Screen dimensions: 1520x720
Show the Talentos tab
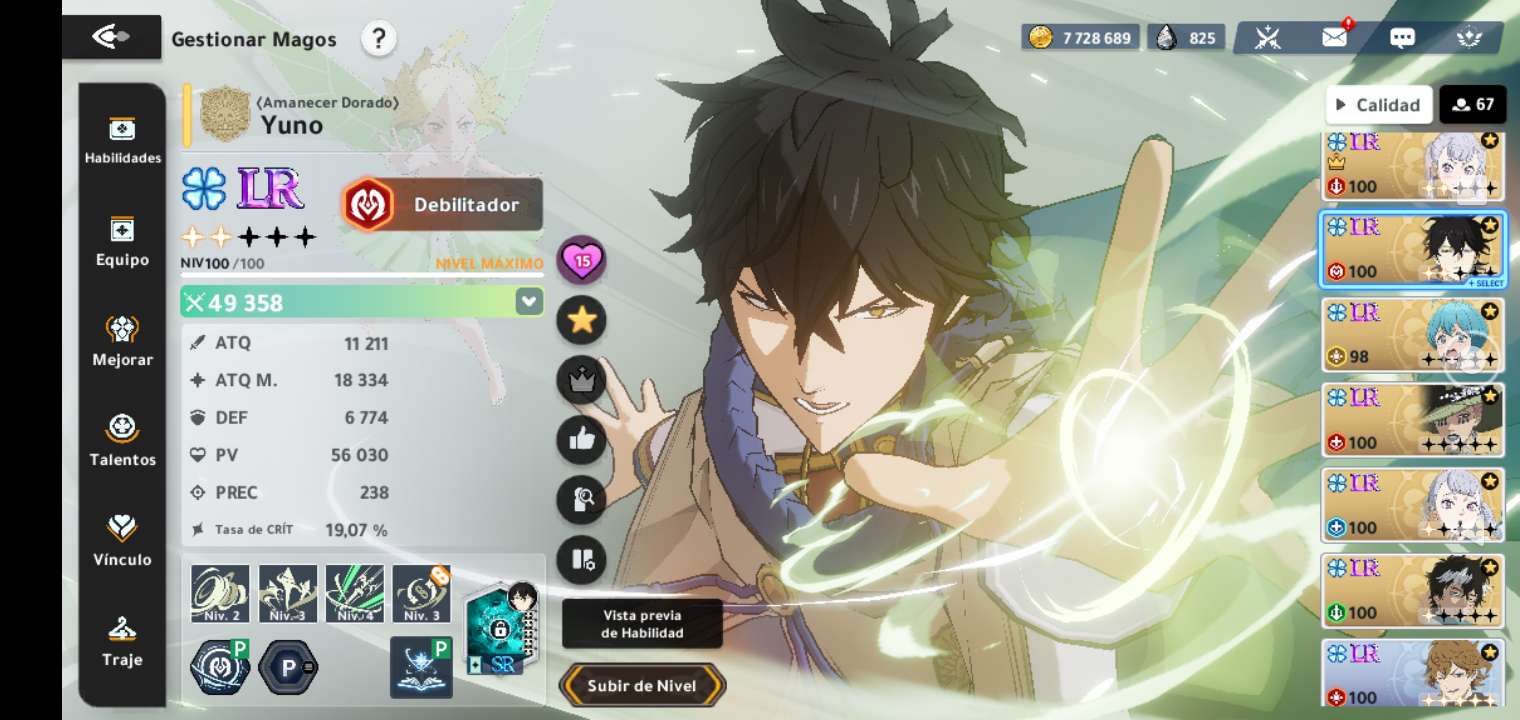pyautogui.click(x=122, y=441)
